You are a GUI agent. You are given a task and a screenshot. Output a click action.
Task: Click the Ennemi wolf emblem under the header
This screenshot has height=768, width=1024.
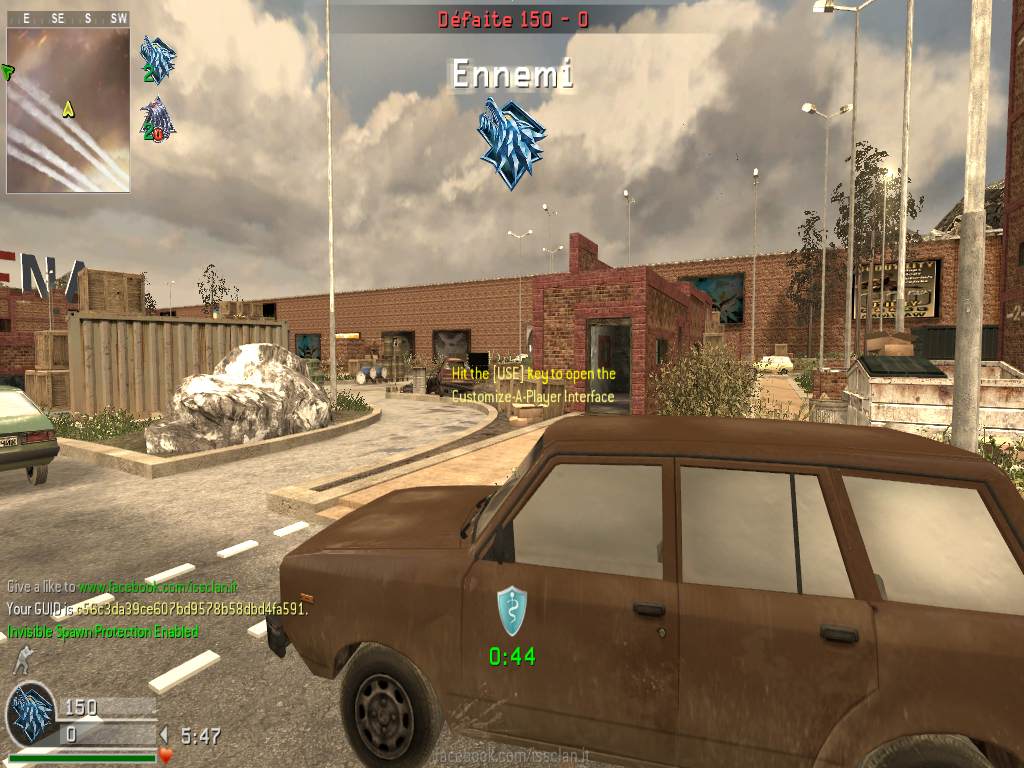coord(512,142)
